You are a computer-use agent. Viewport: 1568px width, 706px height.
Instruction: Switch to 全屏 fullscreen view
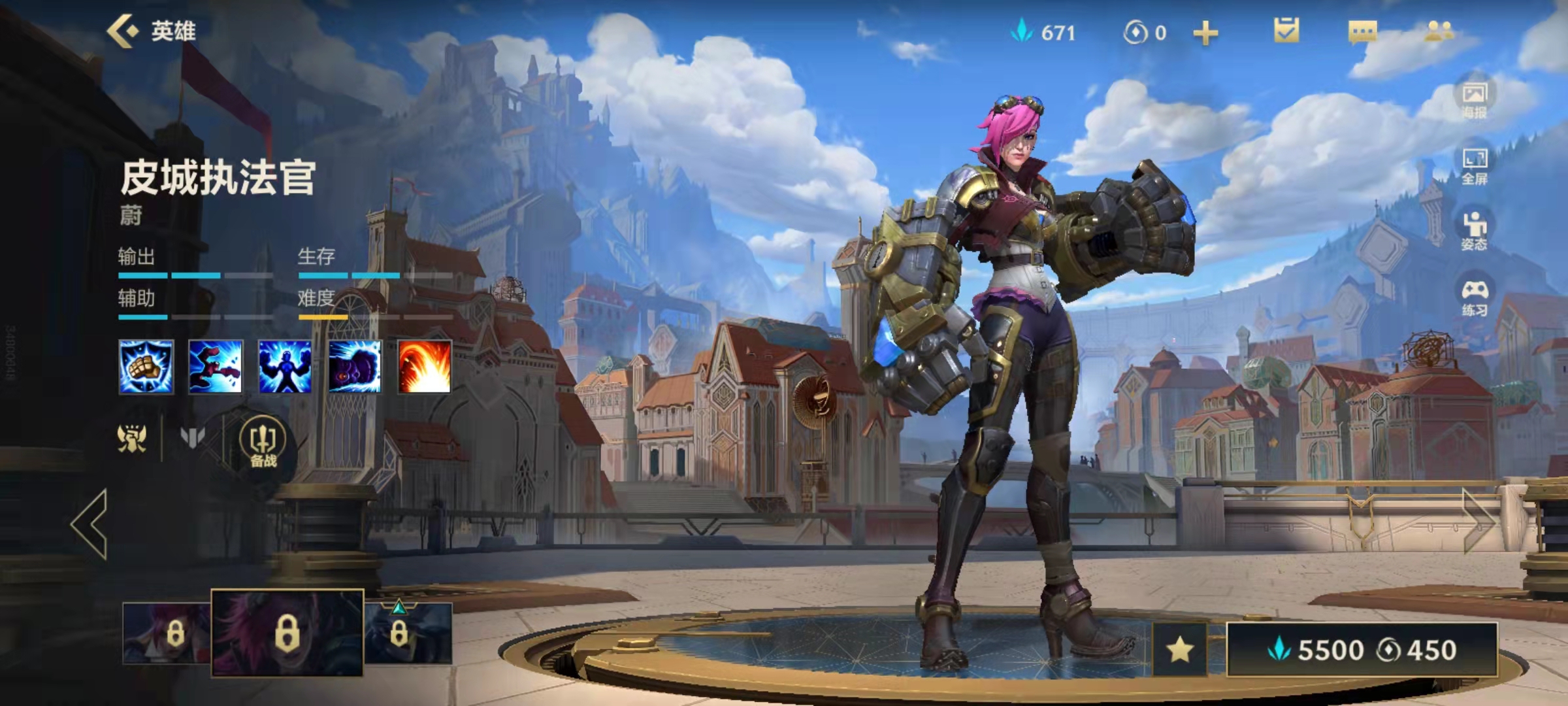point(1474,166)
